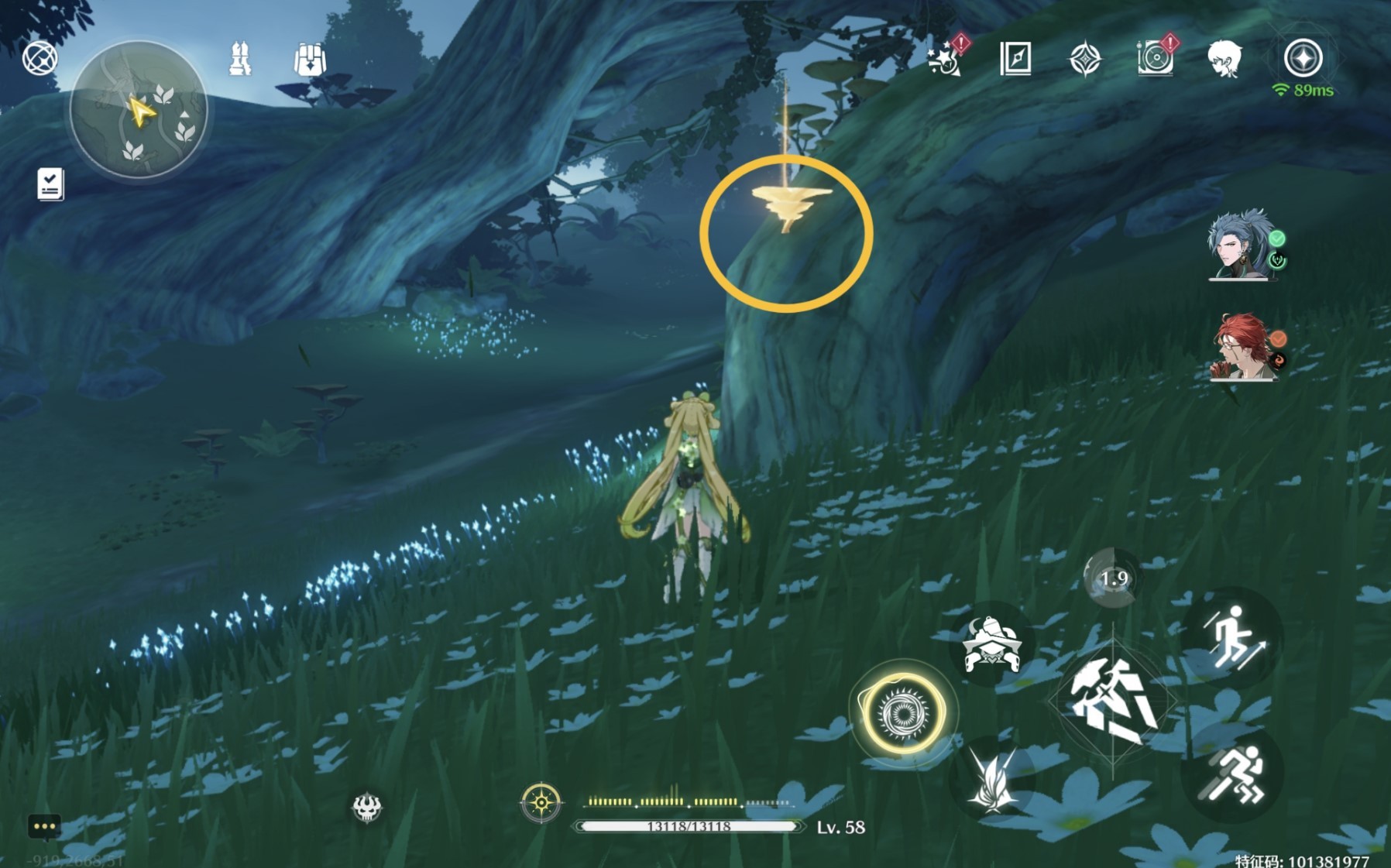This screenshot has height=868, width=1391.
Task: Open the circled star menu icon
Action: 1303,58
